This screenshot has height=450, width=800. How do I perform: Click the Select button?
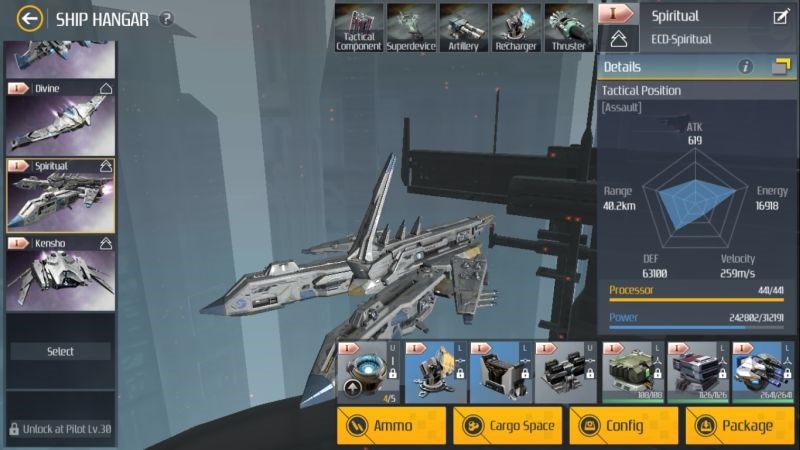[61, 352]
